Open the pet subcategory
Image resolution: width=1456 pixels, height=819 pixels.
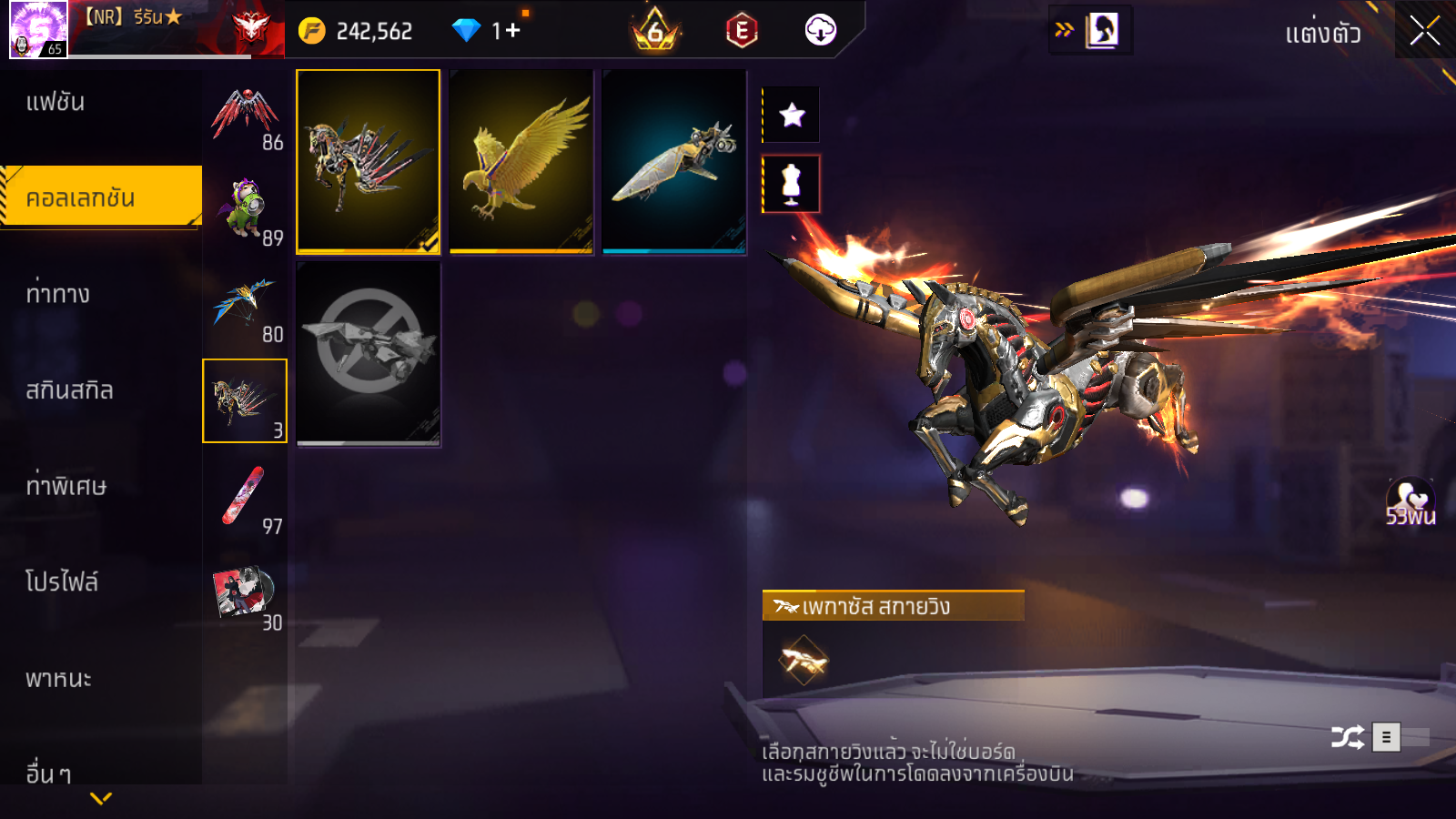point(245,209)
